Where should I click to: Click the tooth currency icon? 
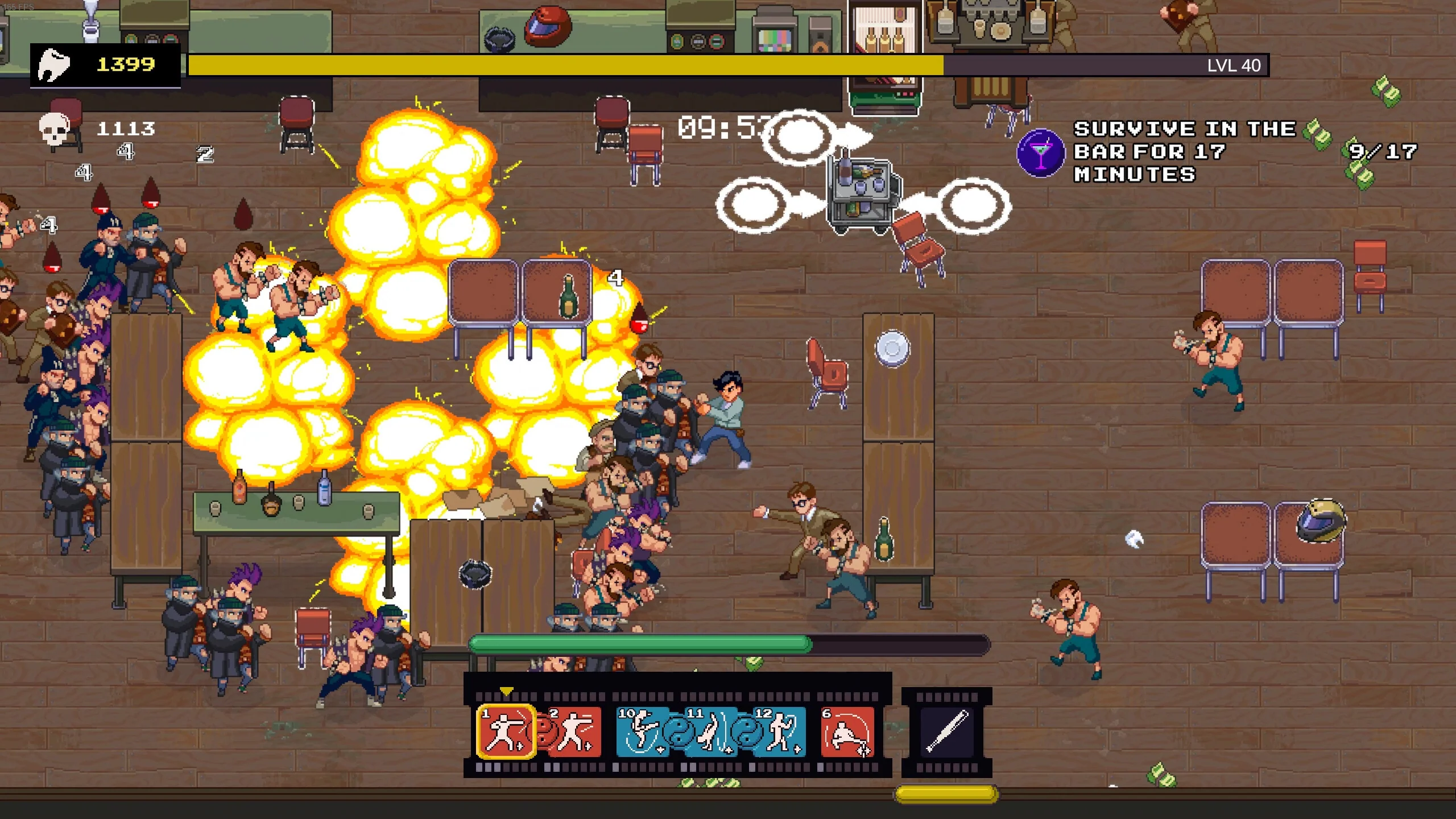click(x=54, y=65)
